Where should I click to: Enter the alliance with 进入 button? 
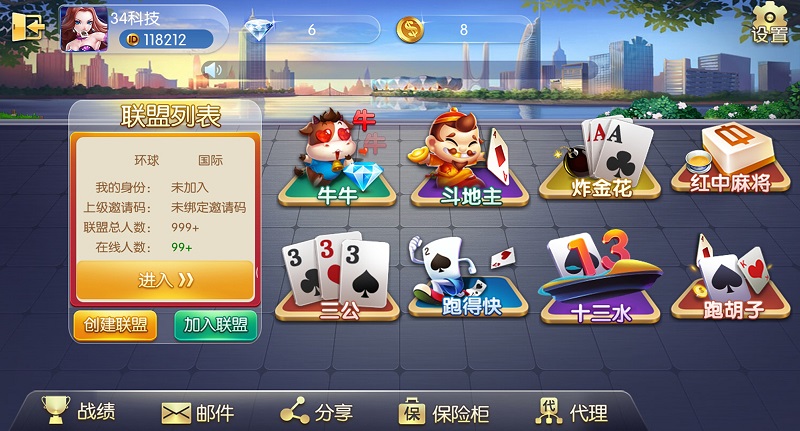pyautogui.click(x=165, y=281)
